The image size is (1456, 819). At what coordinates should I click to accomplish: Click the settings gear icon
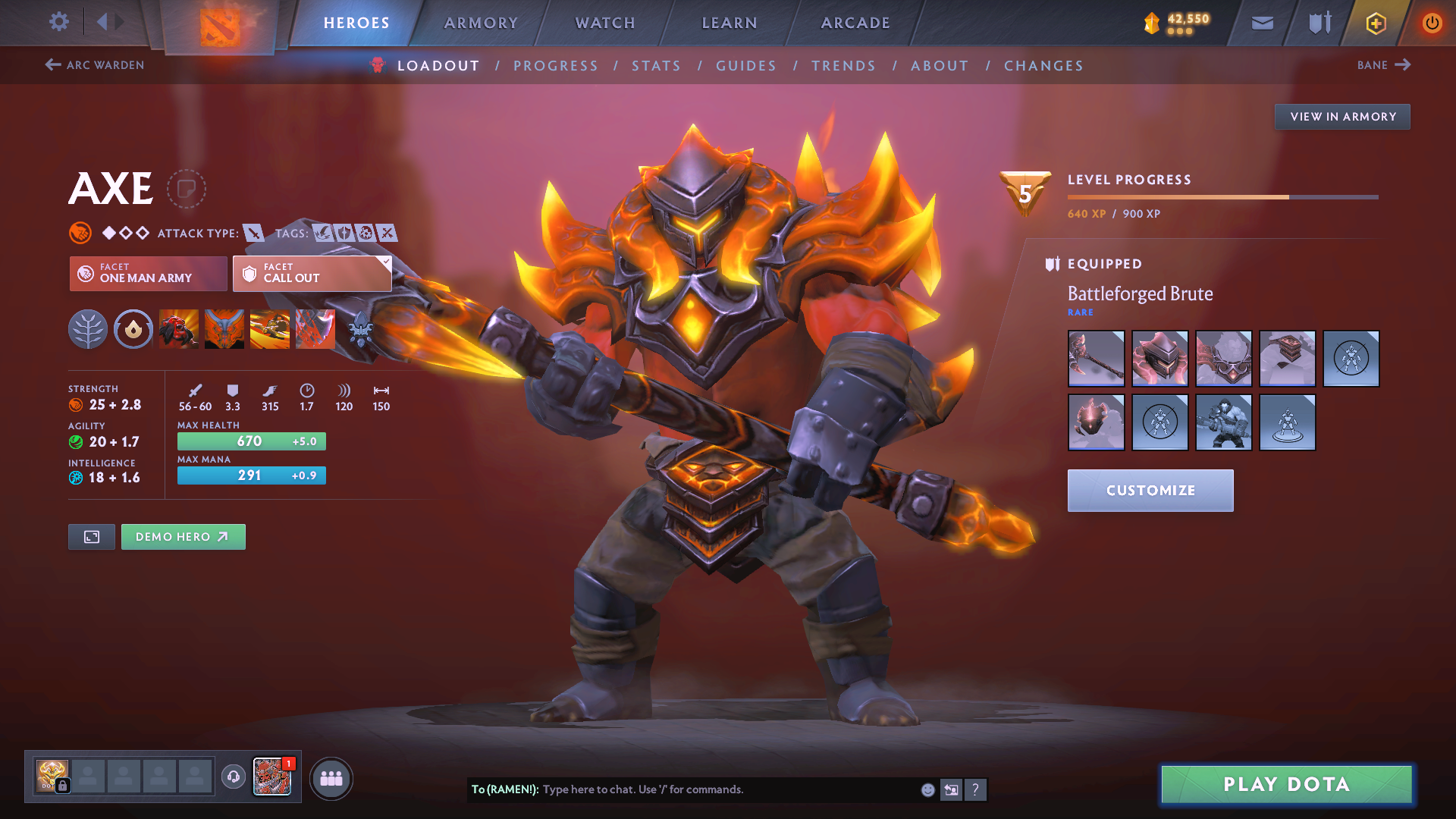pos(58,22)
